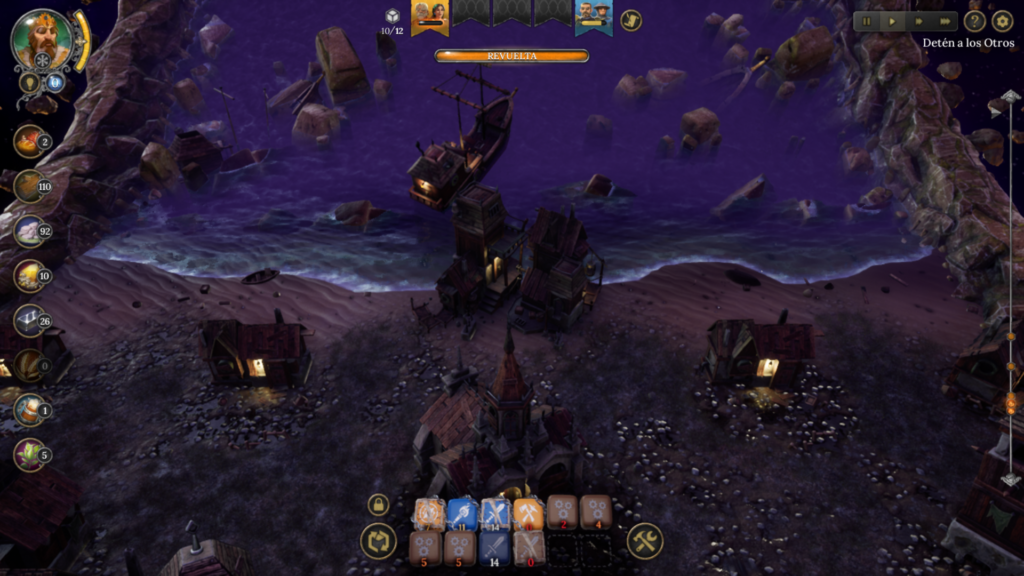This screenshot has width=1024, height=576.
Task: Select the blue banner with two men
Action: (x=593, y=15)
